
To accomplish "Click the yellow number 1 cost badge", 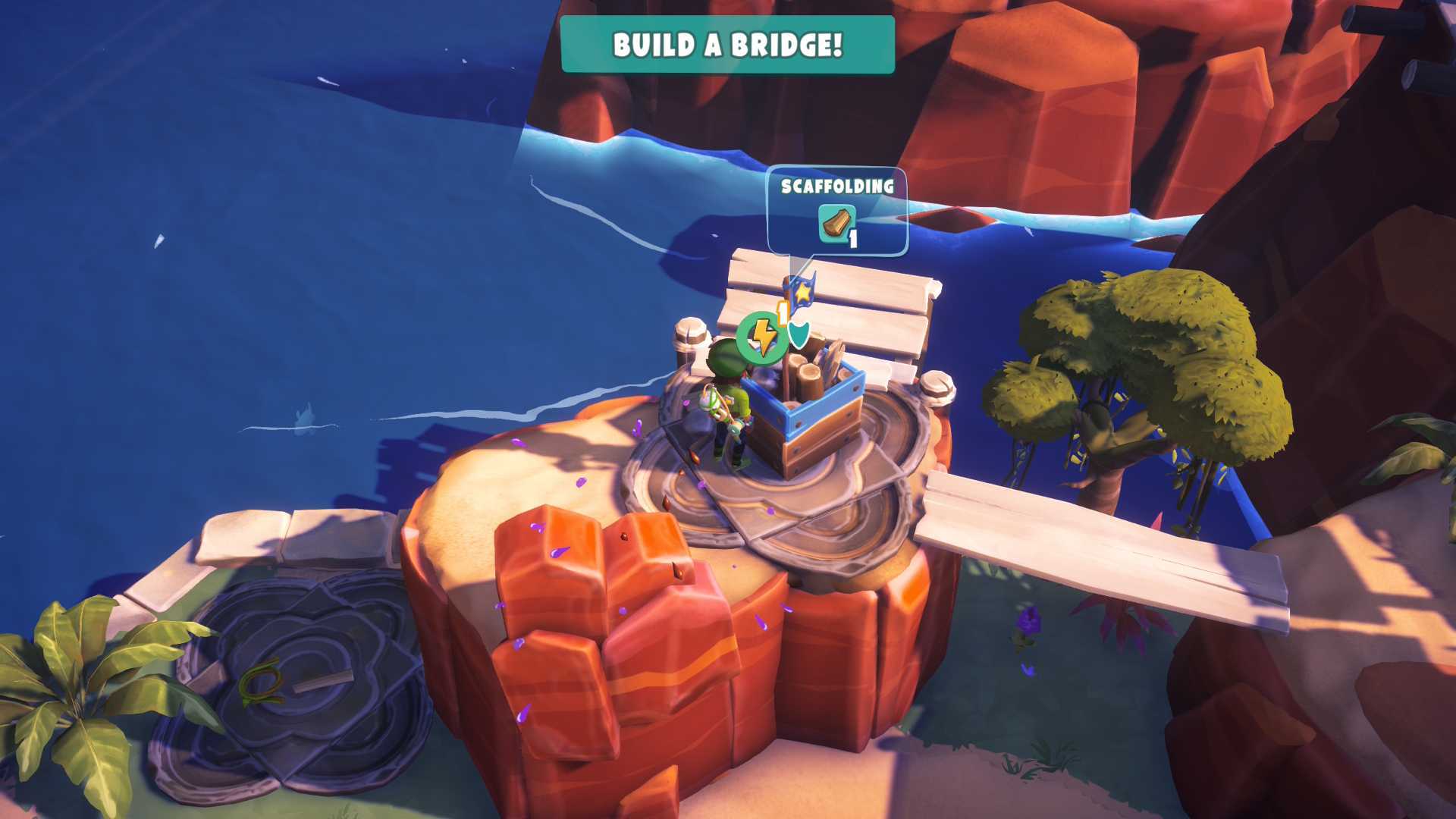I will point(781,314).
